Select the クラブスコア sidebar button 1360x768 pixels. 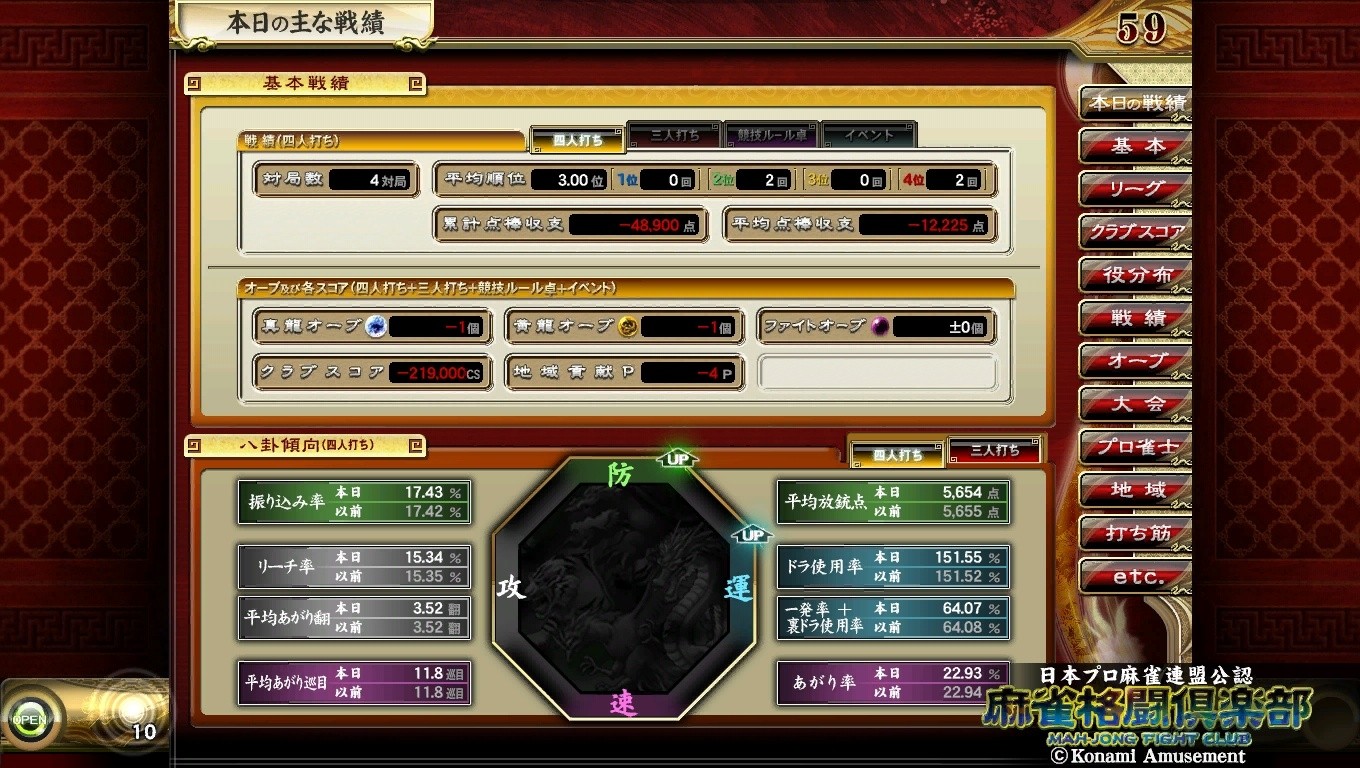click(x=1135, y=232)
